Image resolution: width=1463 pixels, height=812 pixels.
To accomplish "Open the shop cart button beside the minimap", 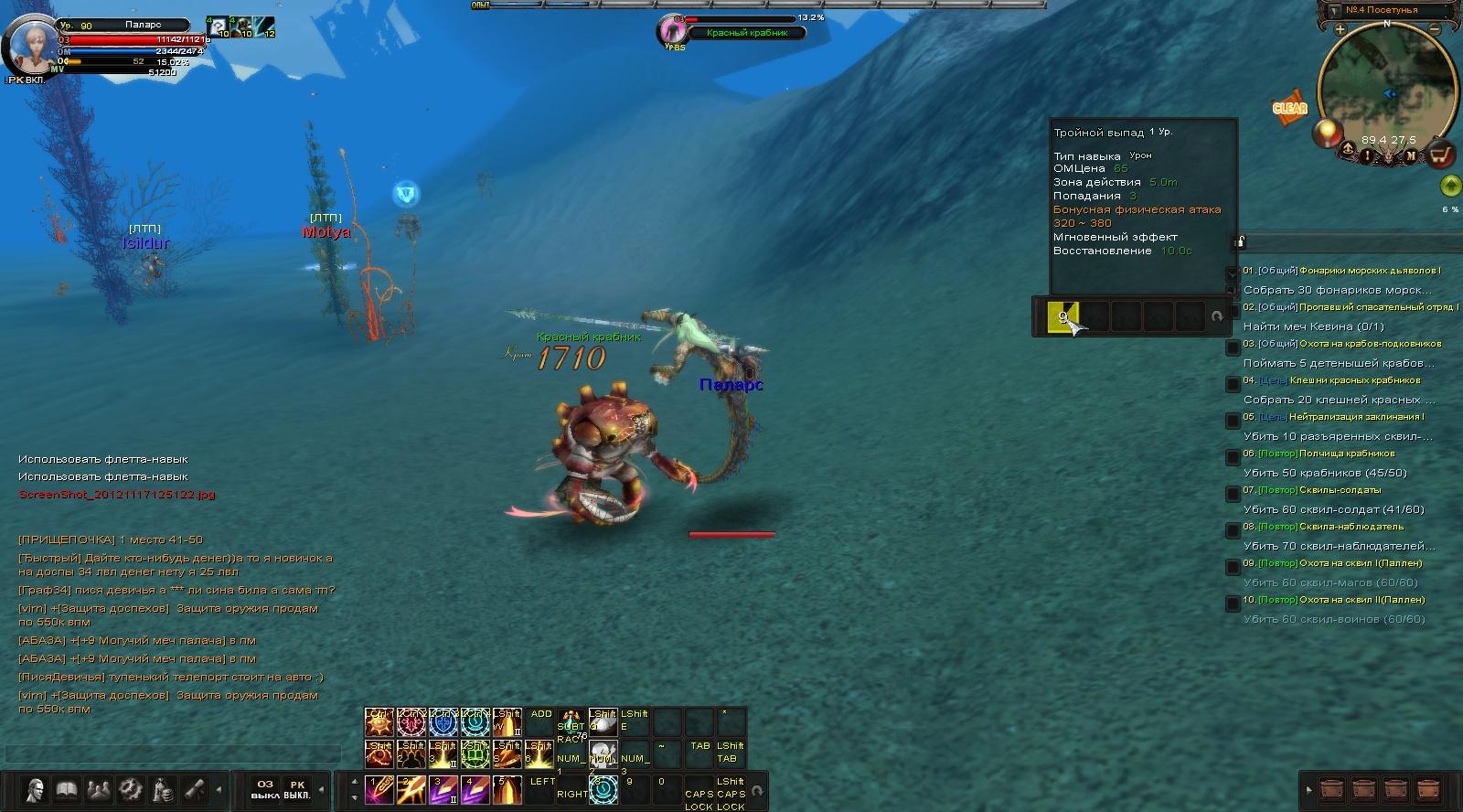I will [x=1441, y=155].
